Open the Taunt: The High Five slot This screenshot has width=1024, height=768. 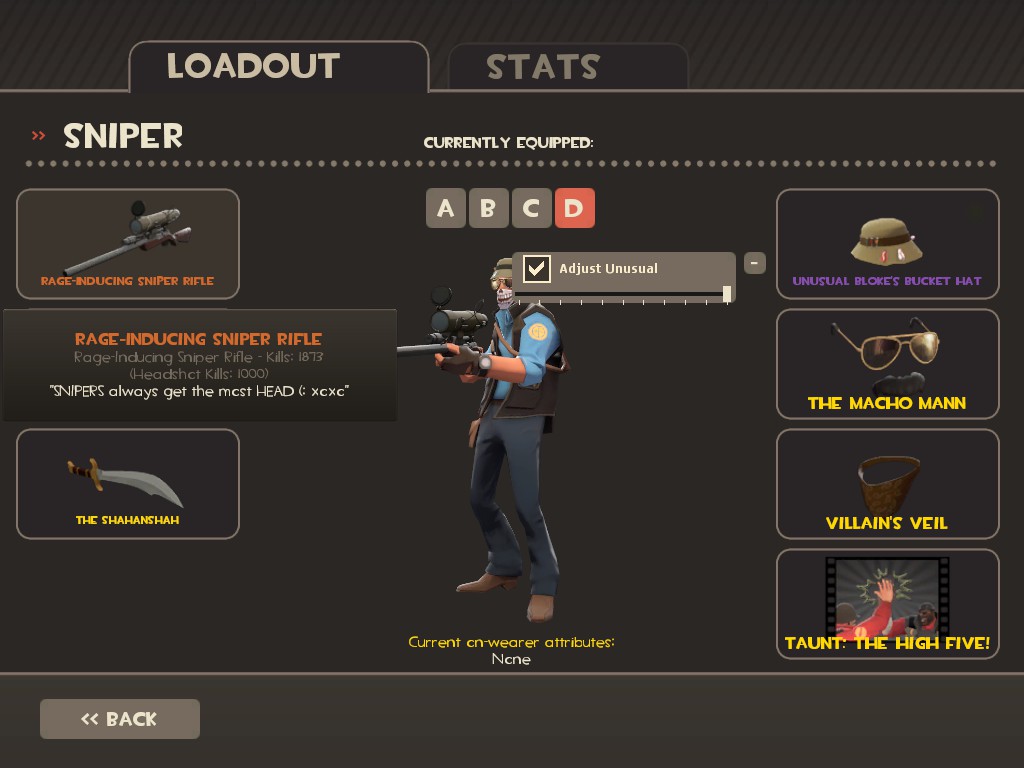887,603
